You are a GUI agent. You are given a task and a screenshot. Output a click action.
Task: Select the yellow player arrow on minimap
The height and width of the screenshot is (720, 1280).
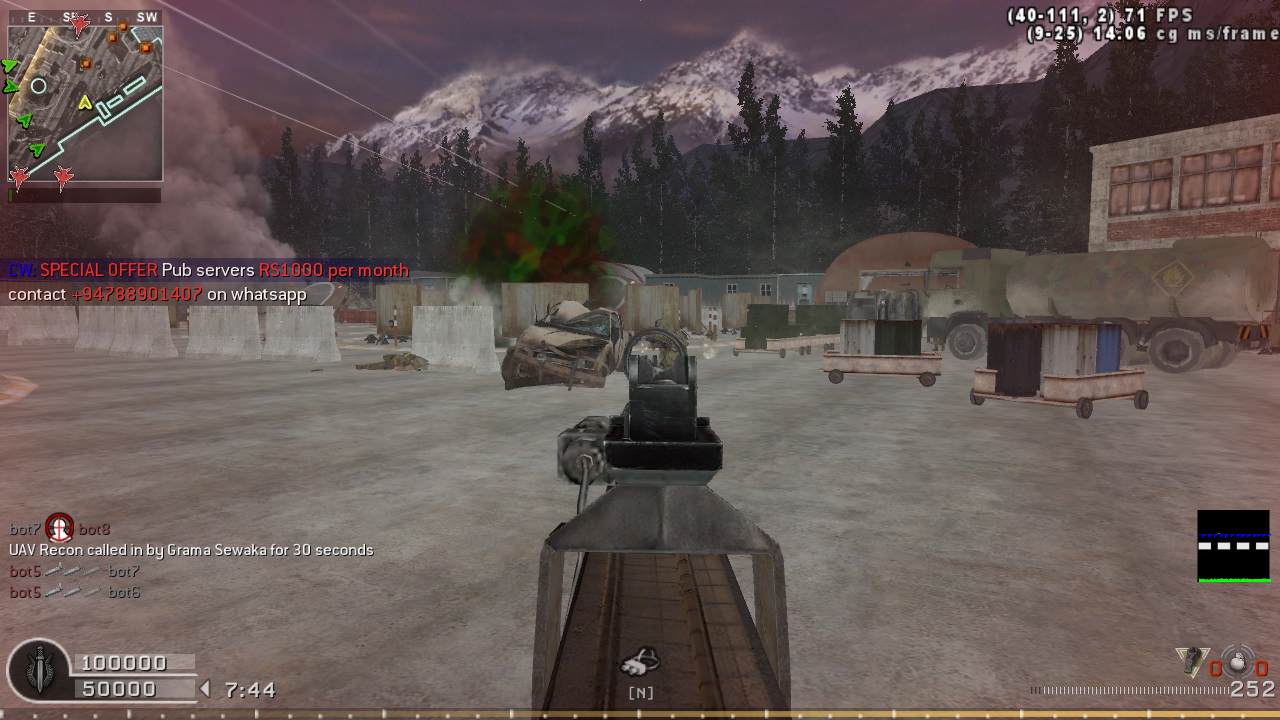(85, 102)
